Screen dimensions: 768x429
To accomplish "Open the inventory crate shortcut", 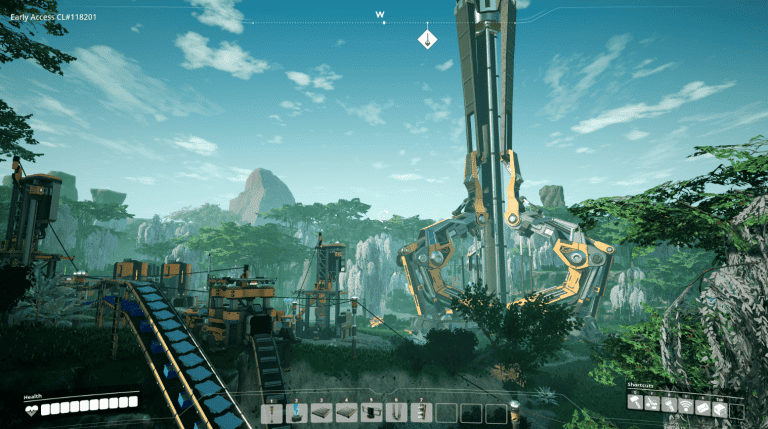I will pos(720,403).
